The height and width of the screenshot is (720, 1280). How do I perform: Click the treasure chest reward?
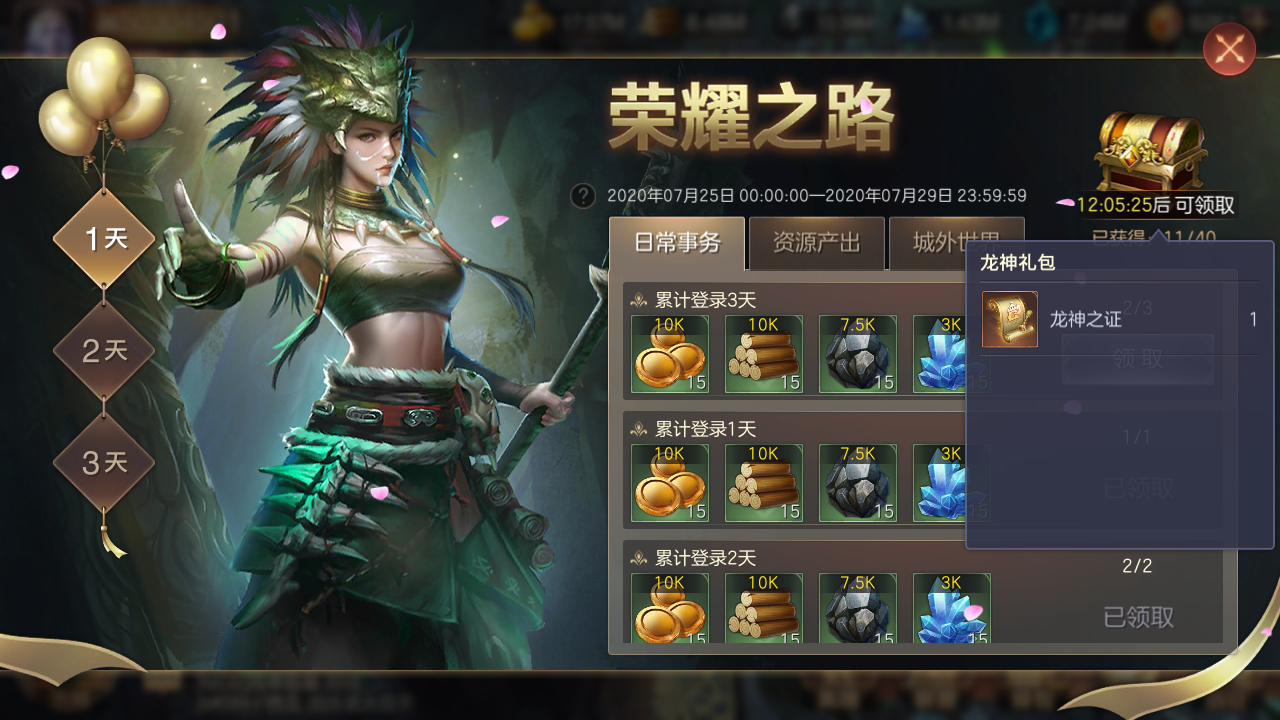[1151, 152]
